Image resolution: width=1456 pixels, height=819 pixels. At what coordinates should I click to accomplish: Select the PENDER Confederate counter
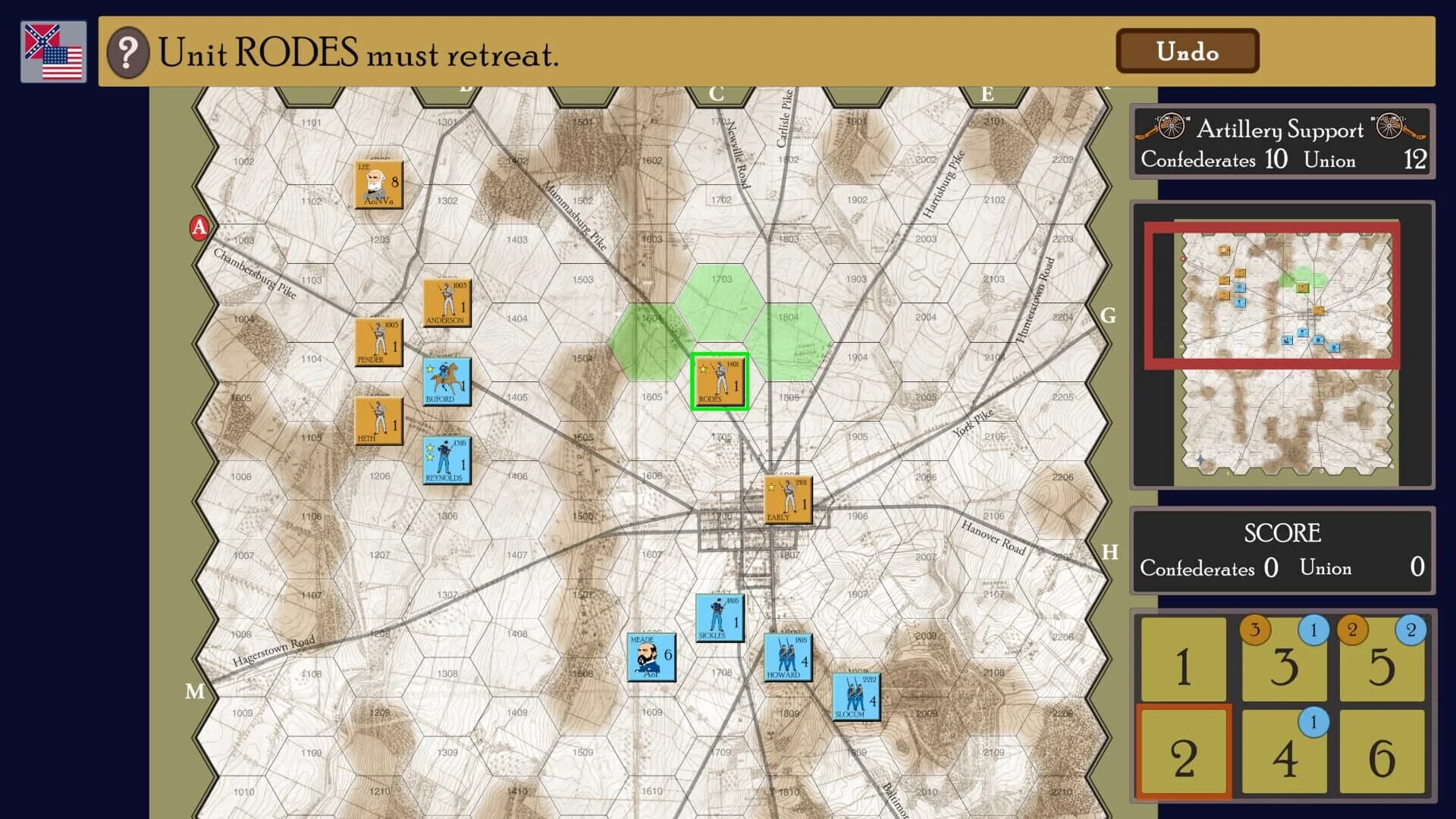coord(378,342)
